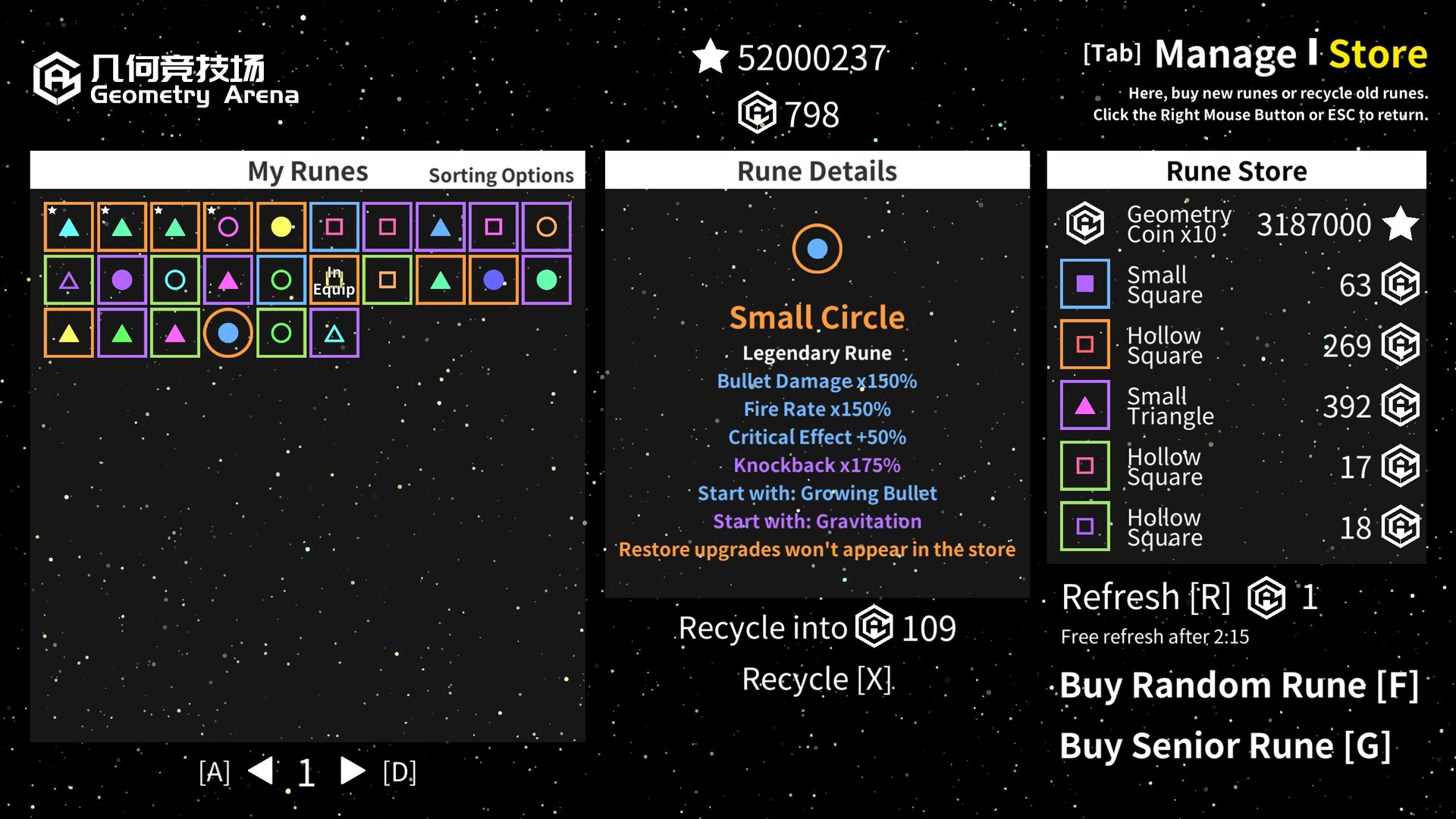This screenshot has height=819, width=1456.
Task: Click the green filled circle rune in My Runes
Action: (547, 279)
